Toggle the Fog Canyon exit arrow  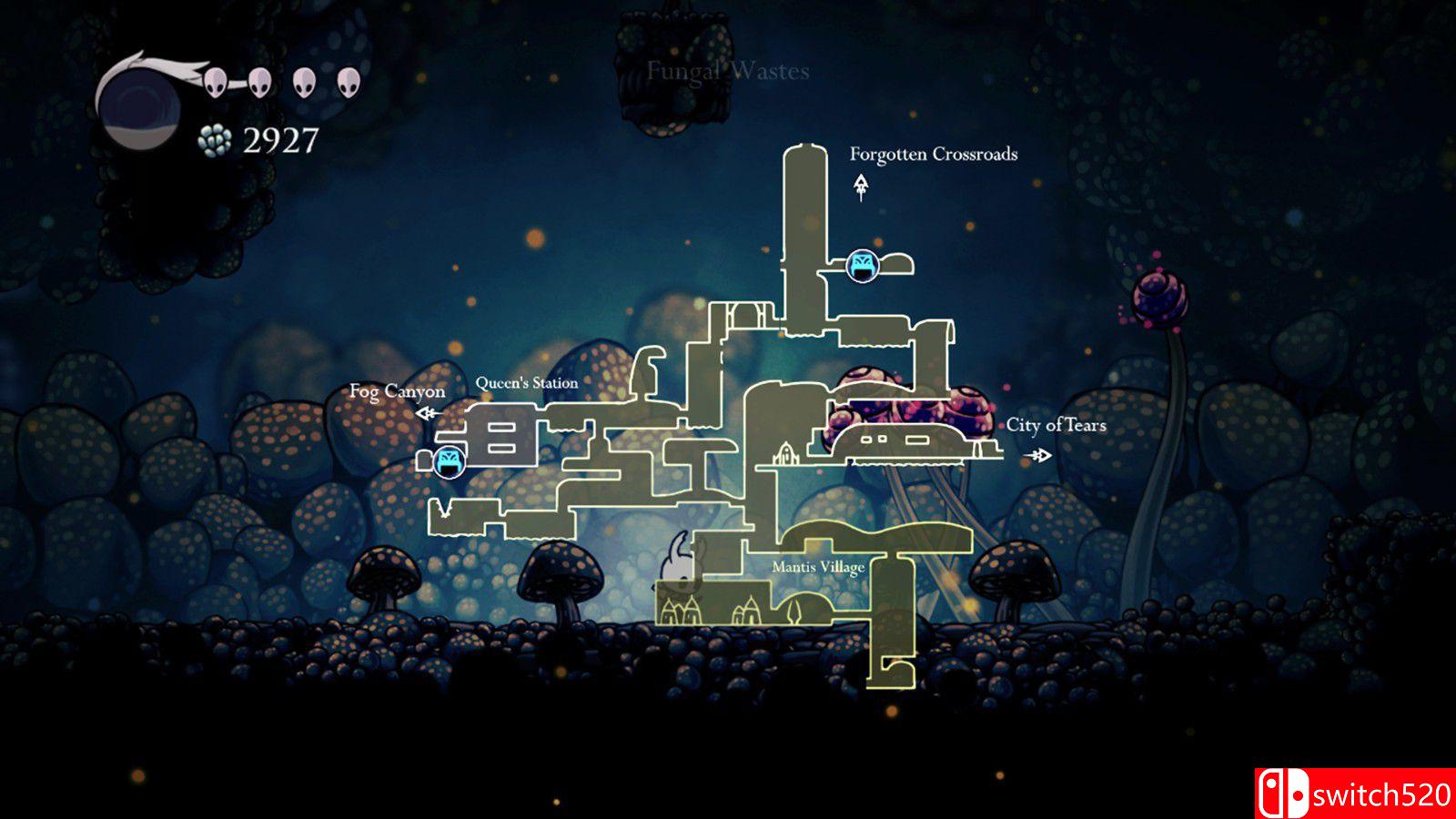click(x=426, y=411)
